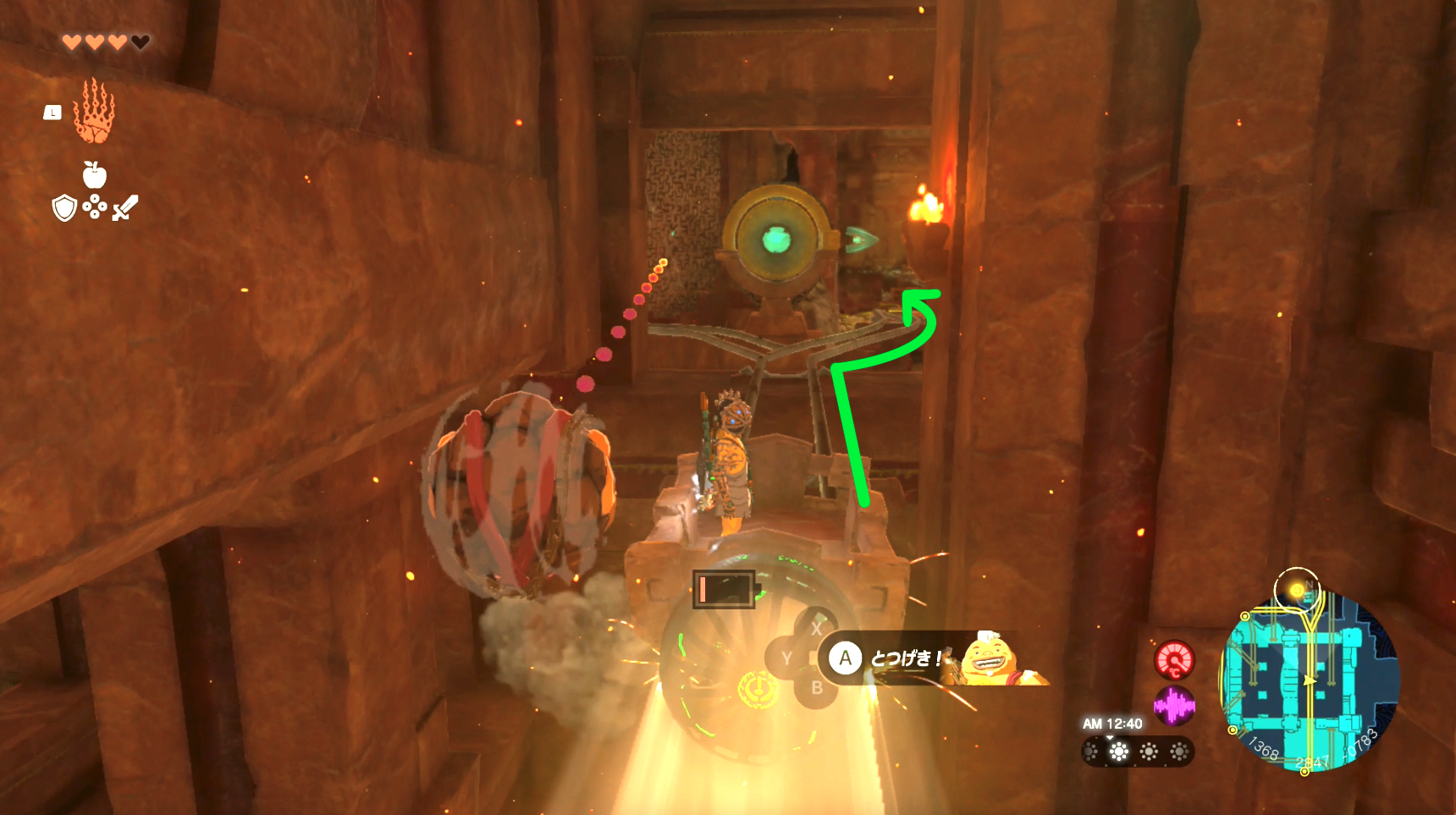Click the battery charge gauge above the wheel

(723, 589)
